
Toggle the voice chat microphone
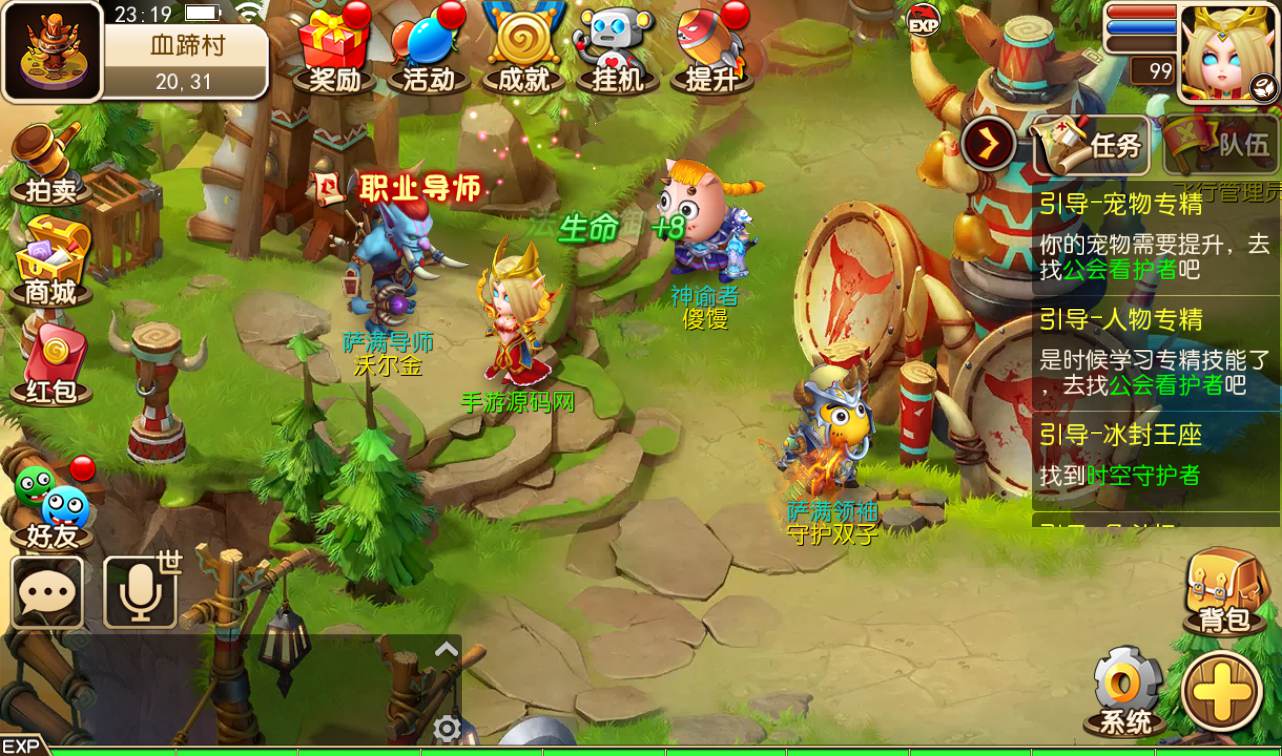pyautogui.click(x=140, y=590)
